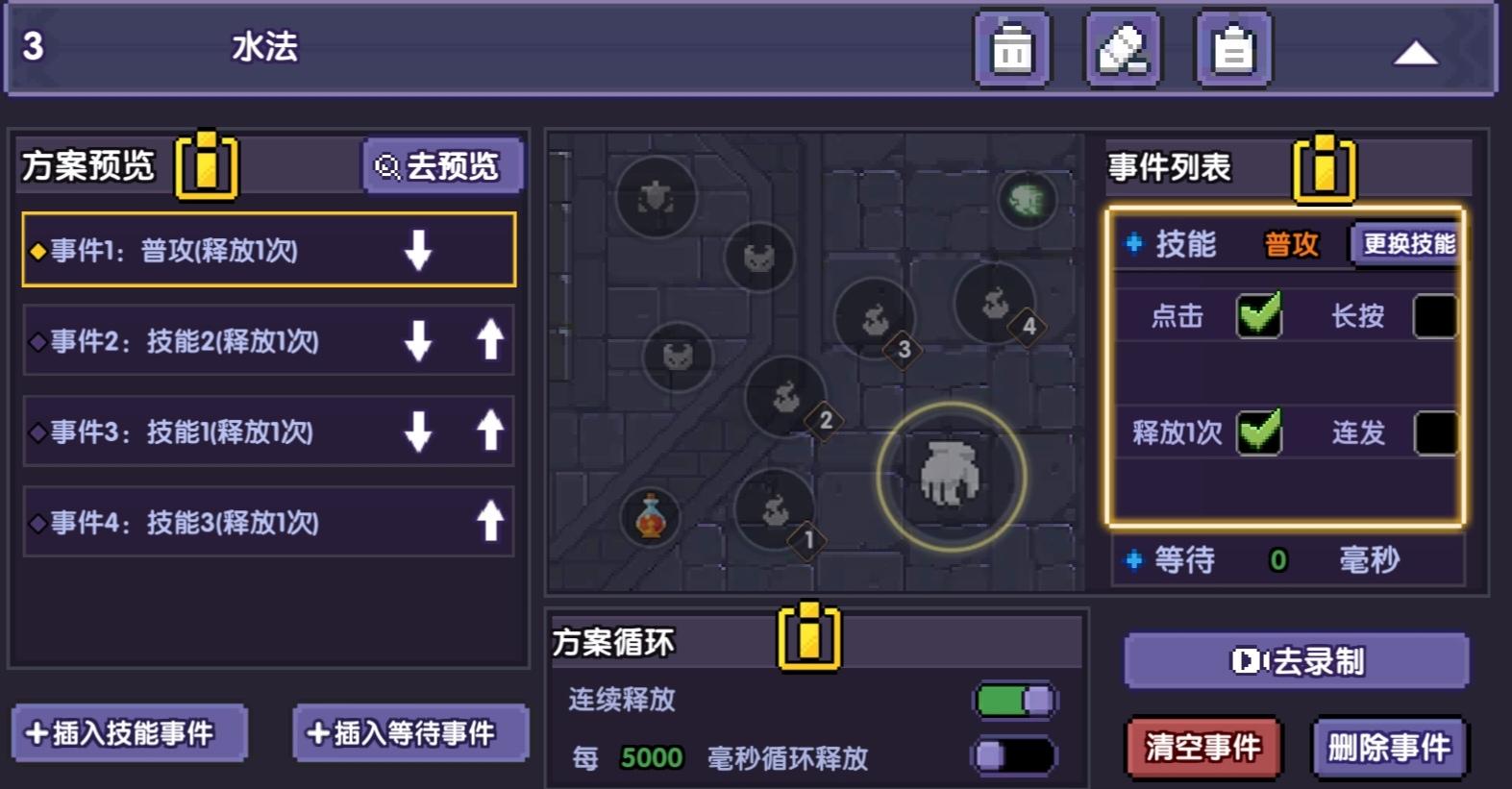Move 事件4 up using its up arrow

[x=490, y=522]
